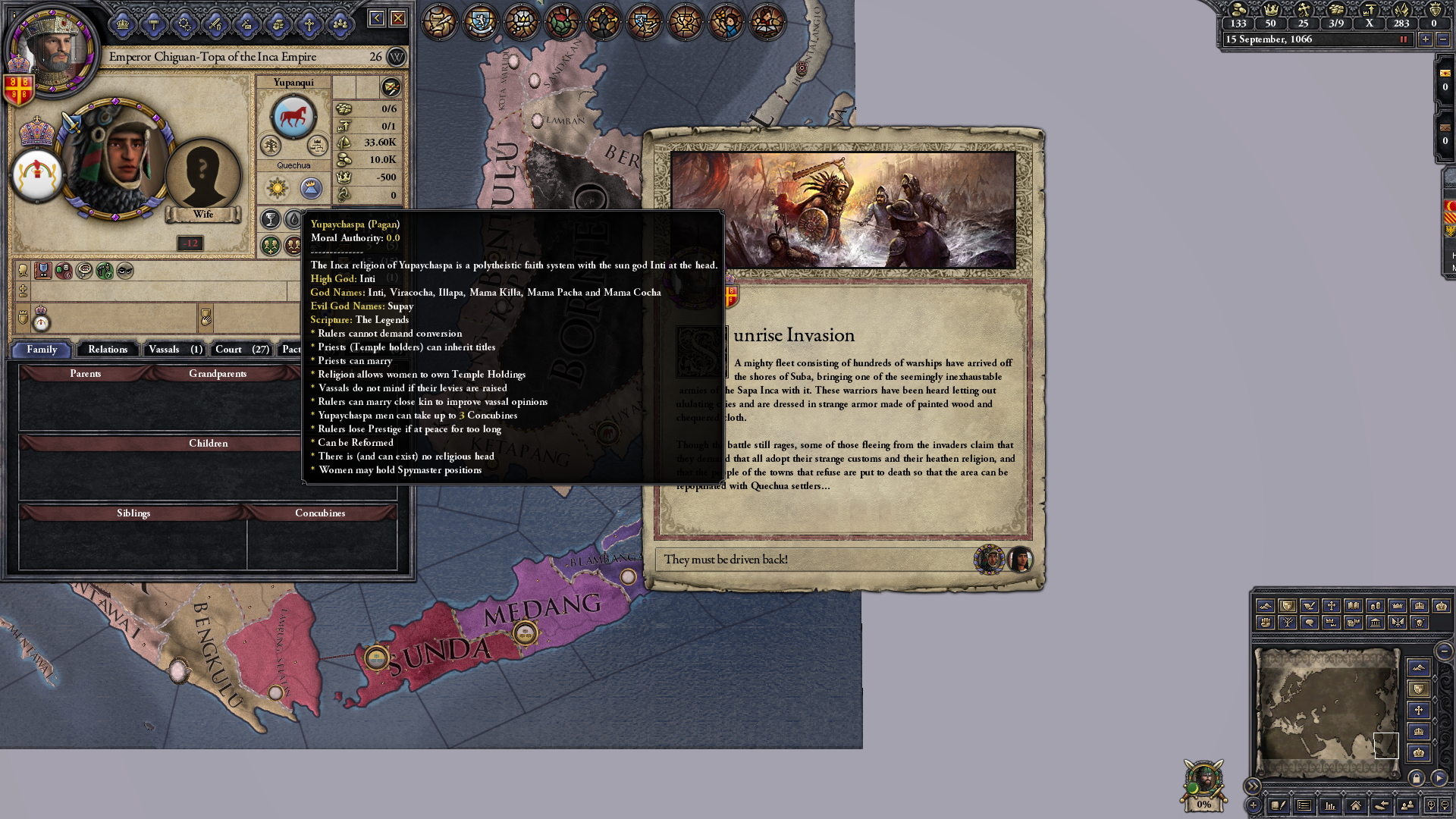Click the W button beside the ruler's age
The image size is (1456, 819).
tap(395, 57)
